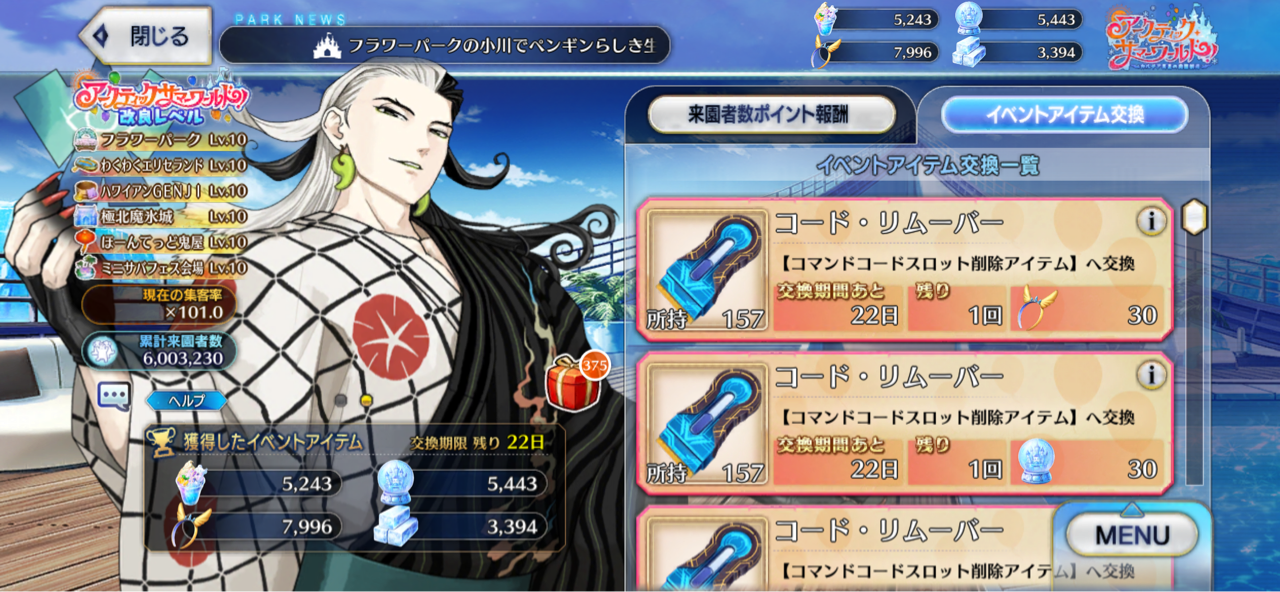
Task: Click the exchange list scrollbar handle
Action: (1194, 217)
